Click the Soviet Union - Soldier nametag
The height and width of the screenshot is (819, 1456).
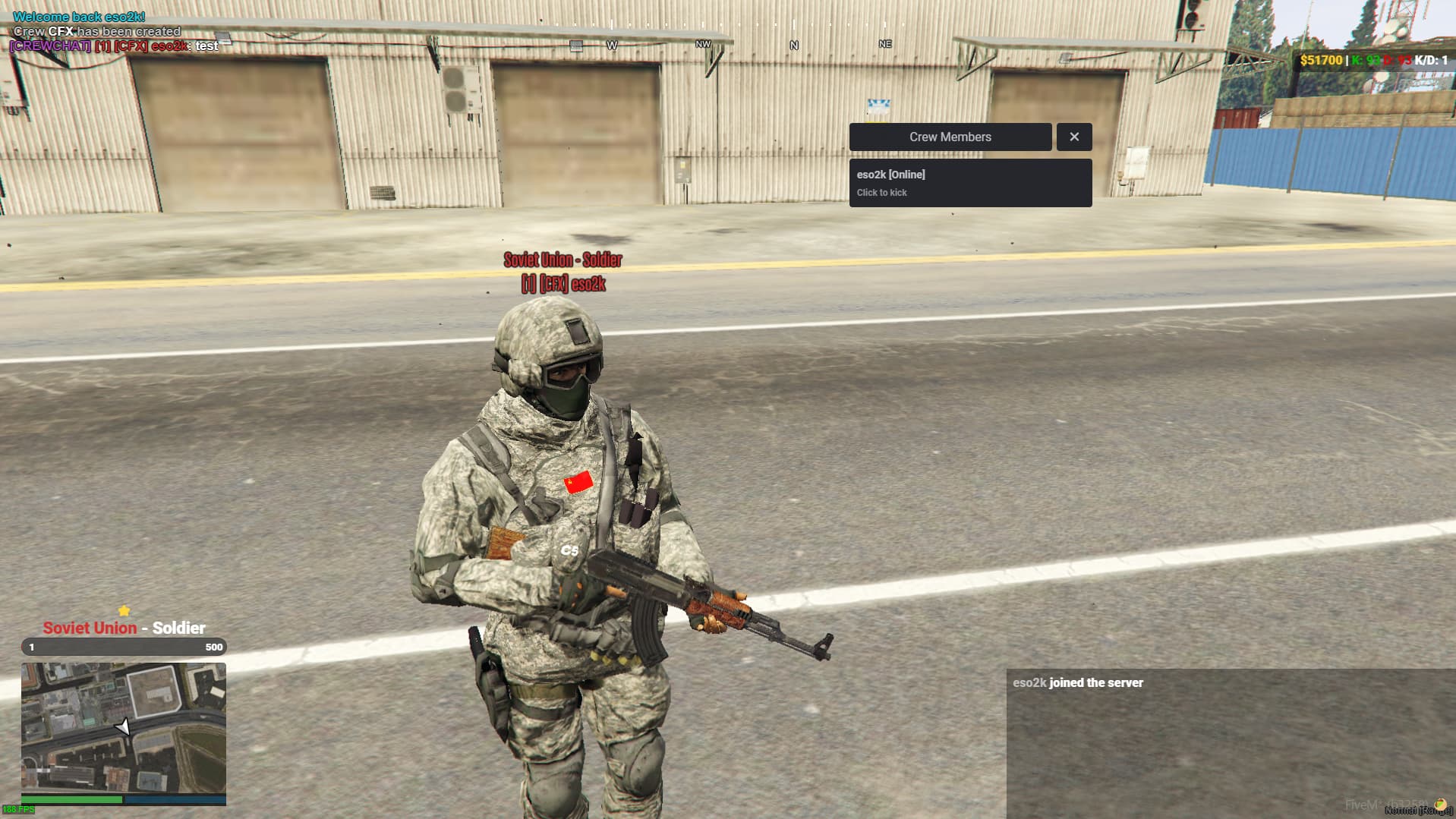pyautogui.click(x=563, y=260)
